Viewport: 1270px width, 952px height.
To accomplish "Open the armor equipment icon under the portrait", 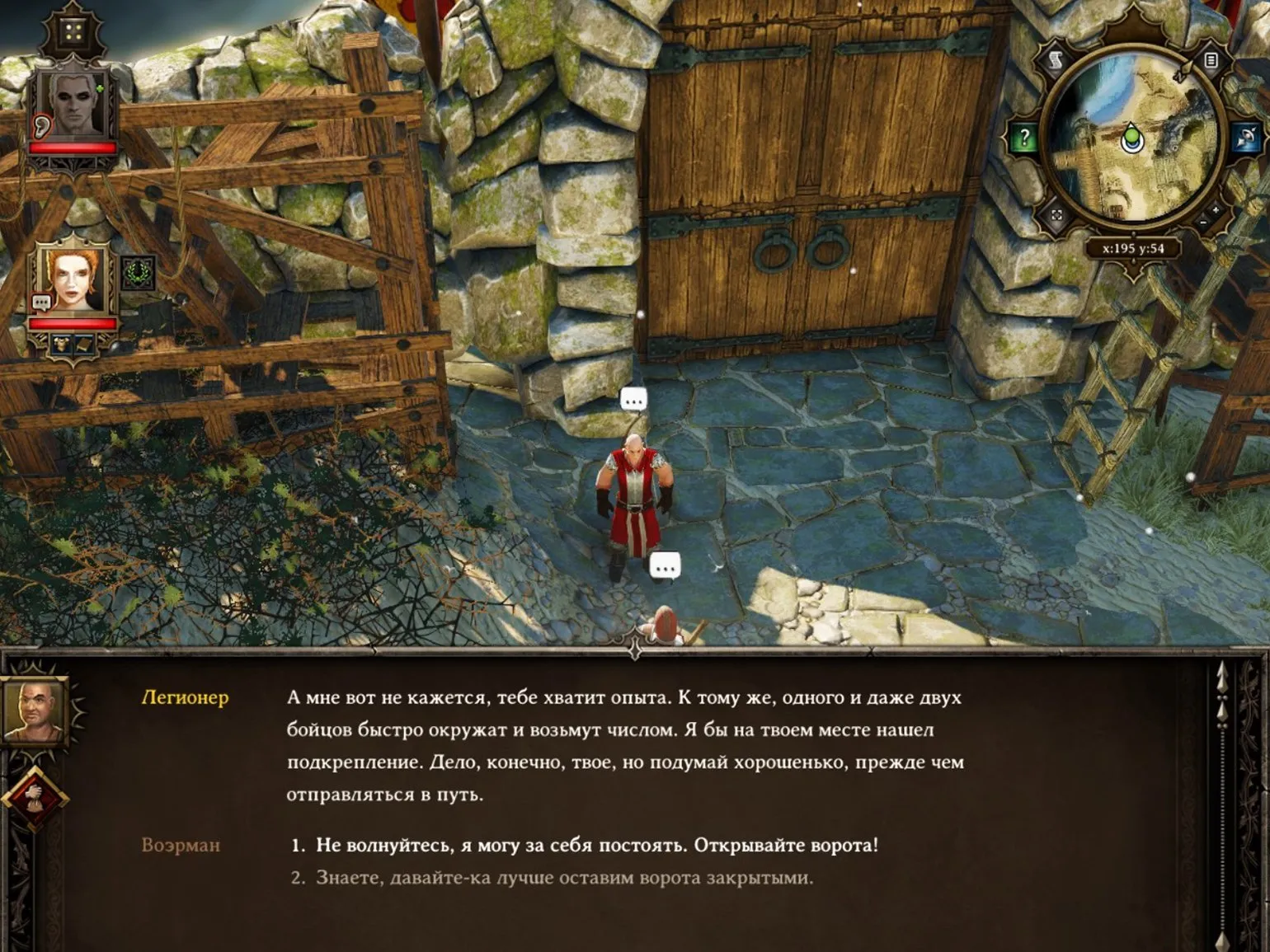I will [62, 345].
